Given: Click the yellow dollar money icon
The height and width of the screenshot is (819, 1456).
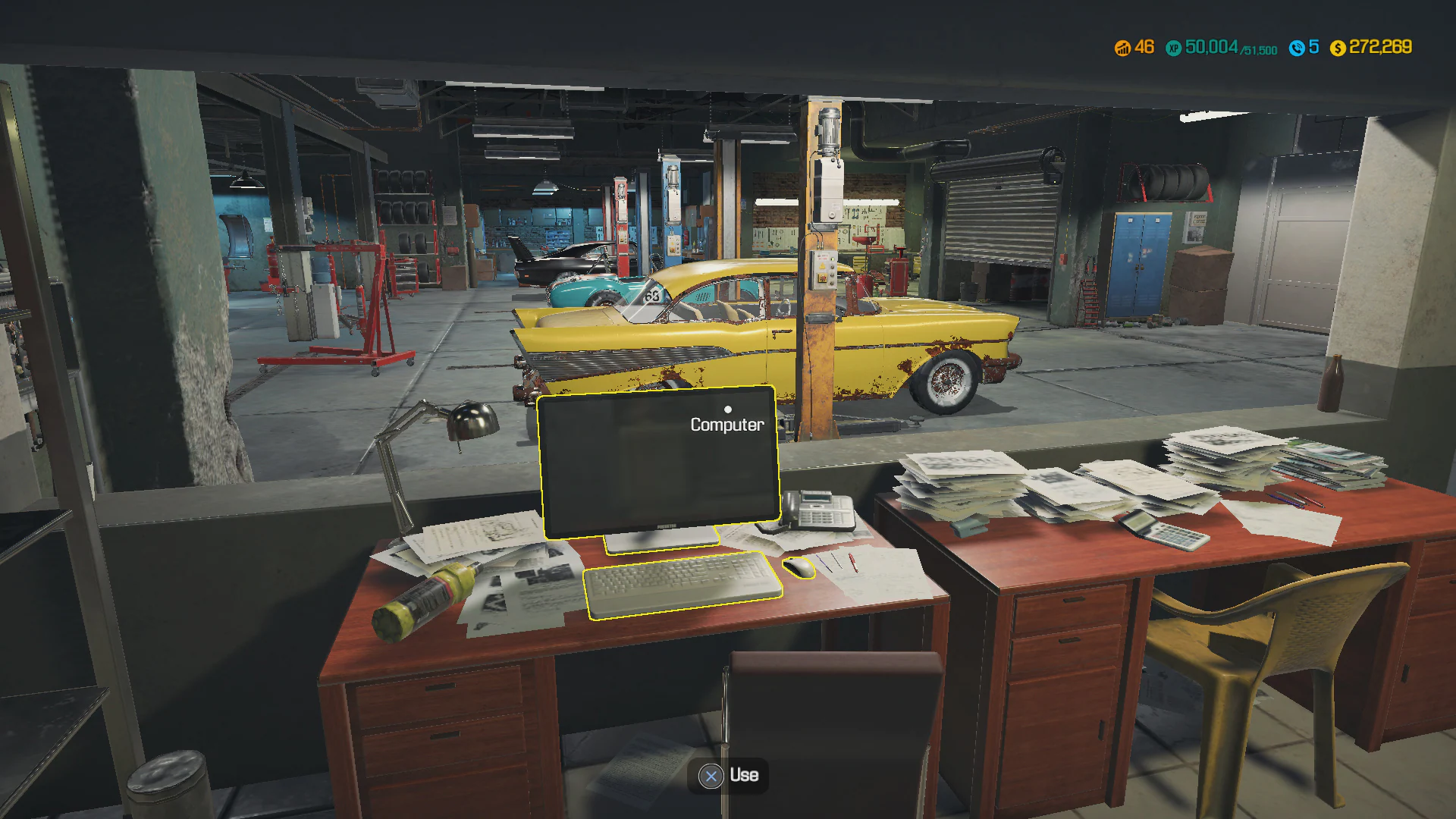Looking at the screenshot, I should pyautogui.click(x=1339, y=47).
